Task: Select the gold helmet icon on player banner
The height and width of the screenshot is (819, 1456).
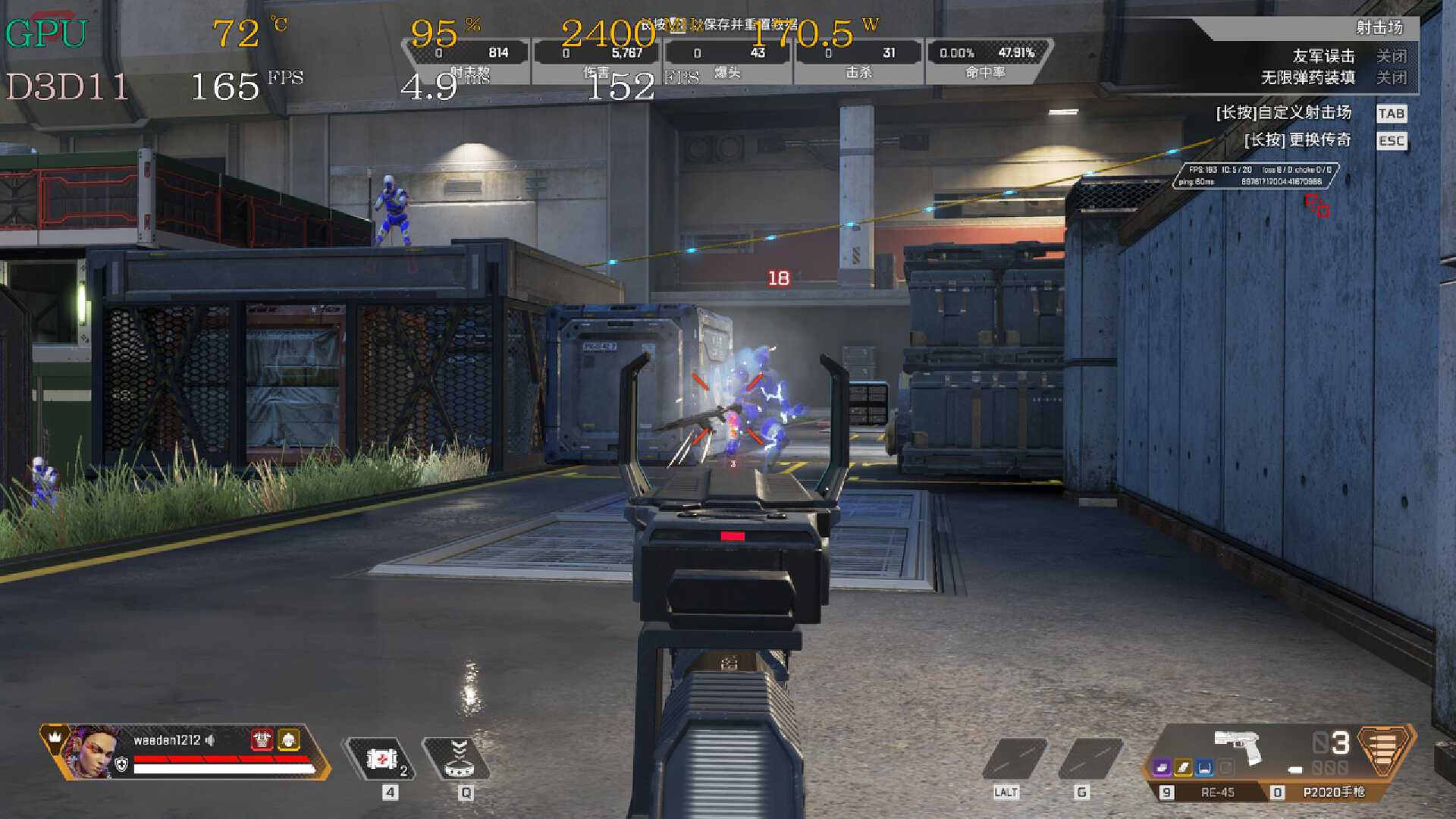Action: pyautogui.click(x=289, y=739)
